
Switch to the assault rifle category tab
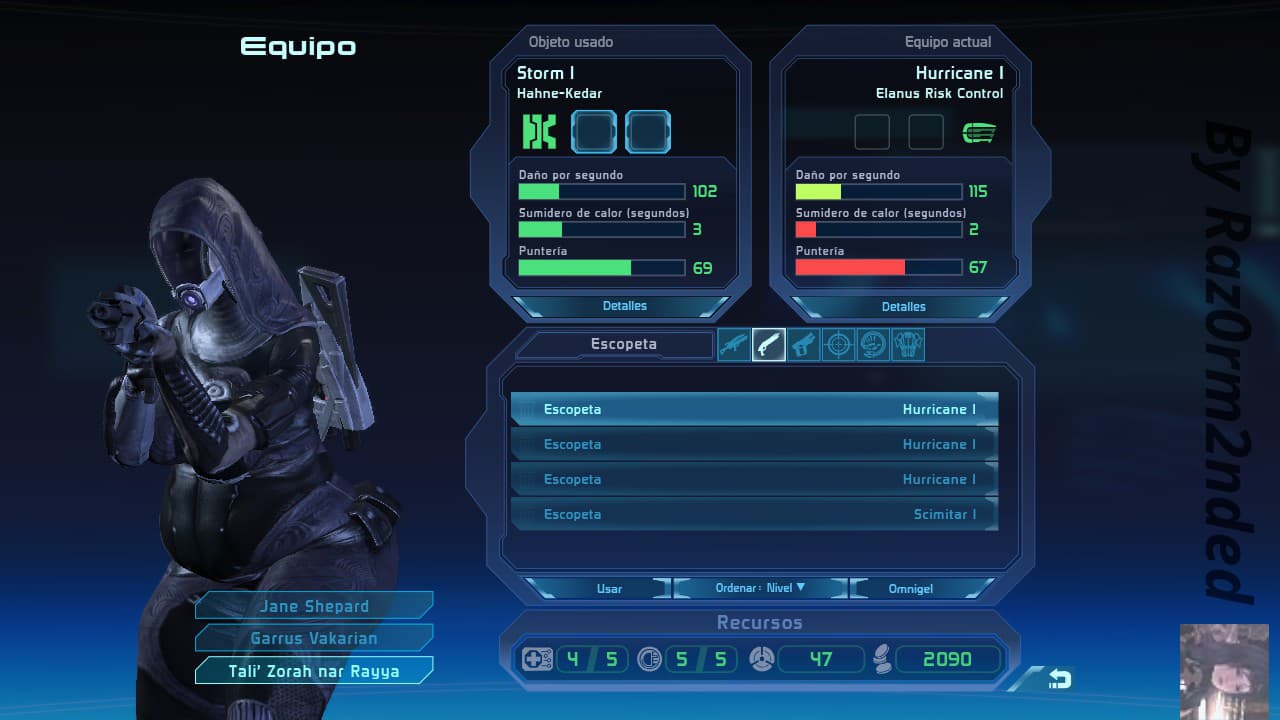click(734, 345)
